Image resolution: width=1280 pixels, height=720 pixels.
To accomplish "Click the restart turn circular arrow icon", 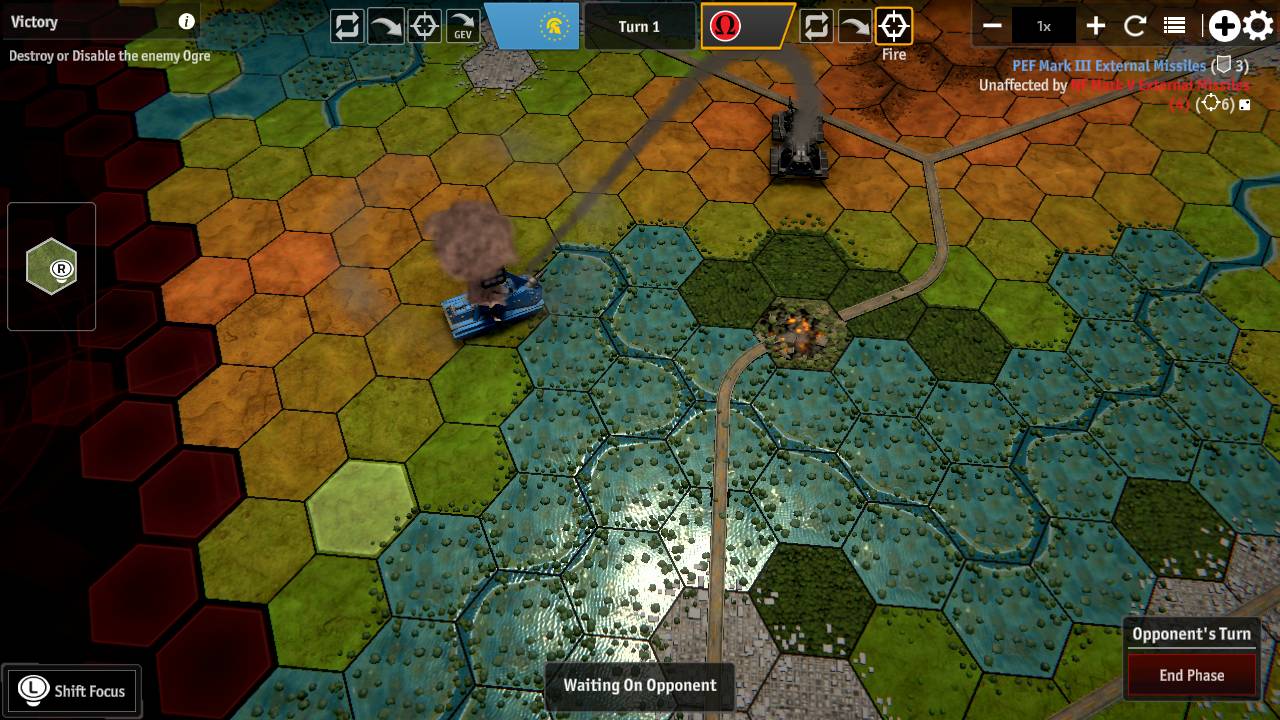I will click(1136, 24).
